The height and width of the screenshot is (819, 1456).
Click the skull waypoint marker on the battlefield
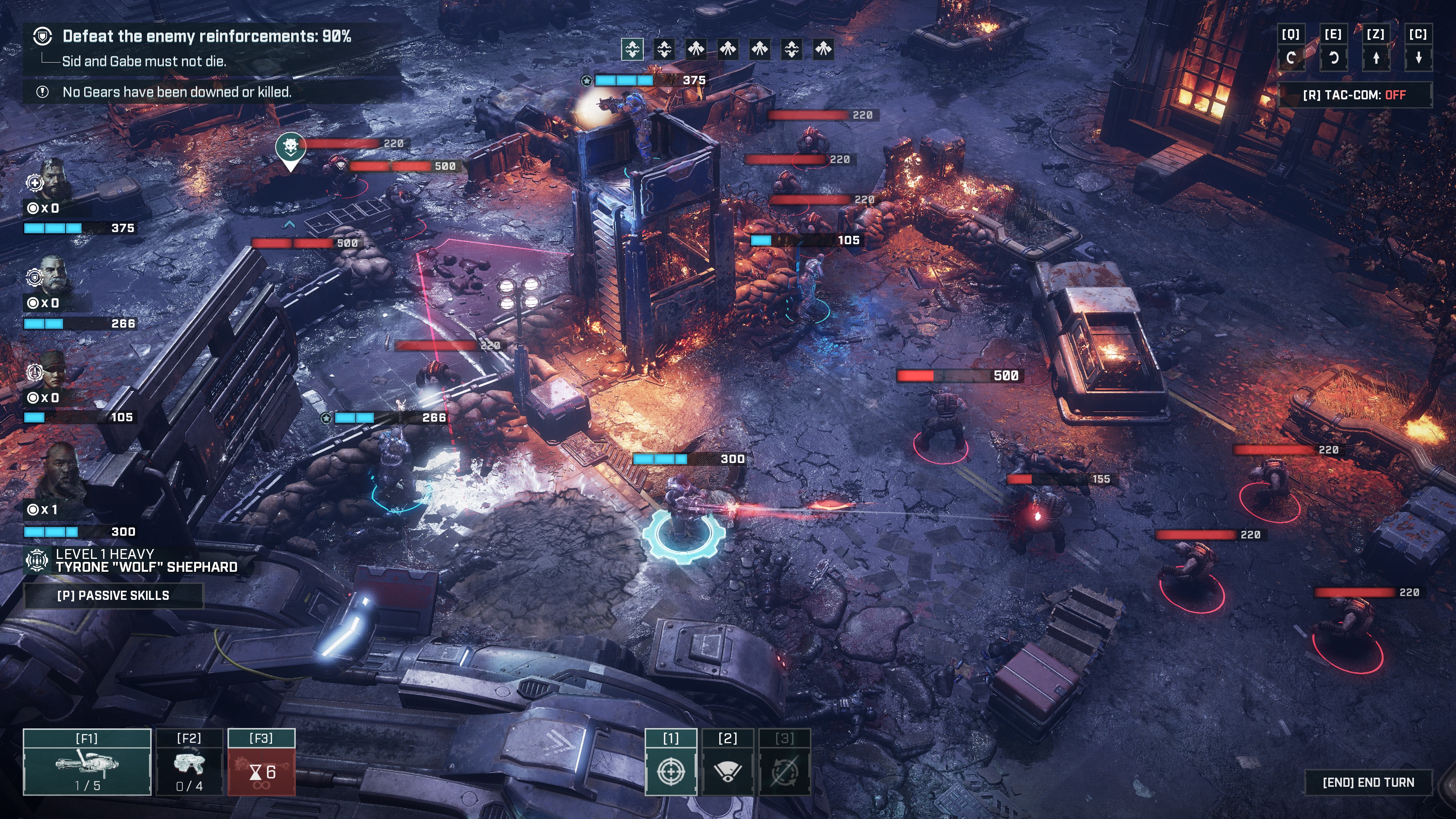point(291,146)
